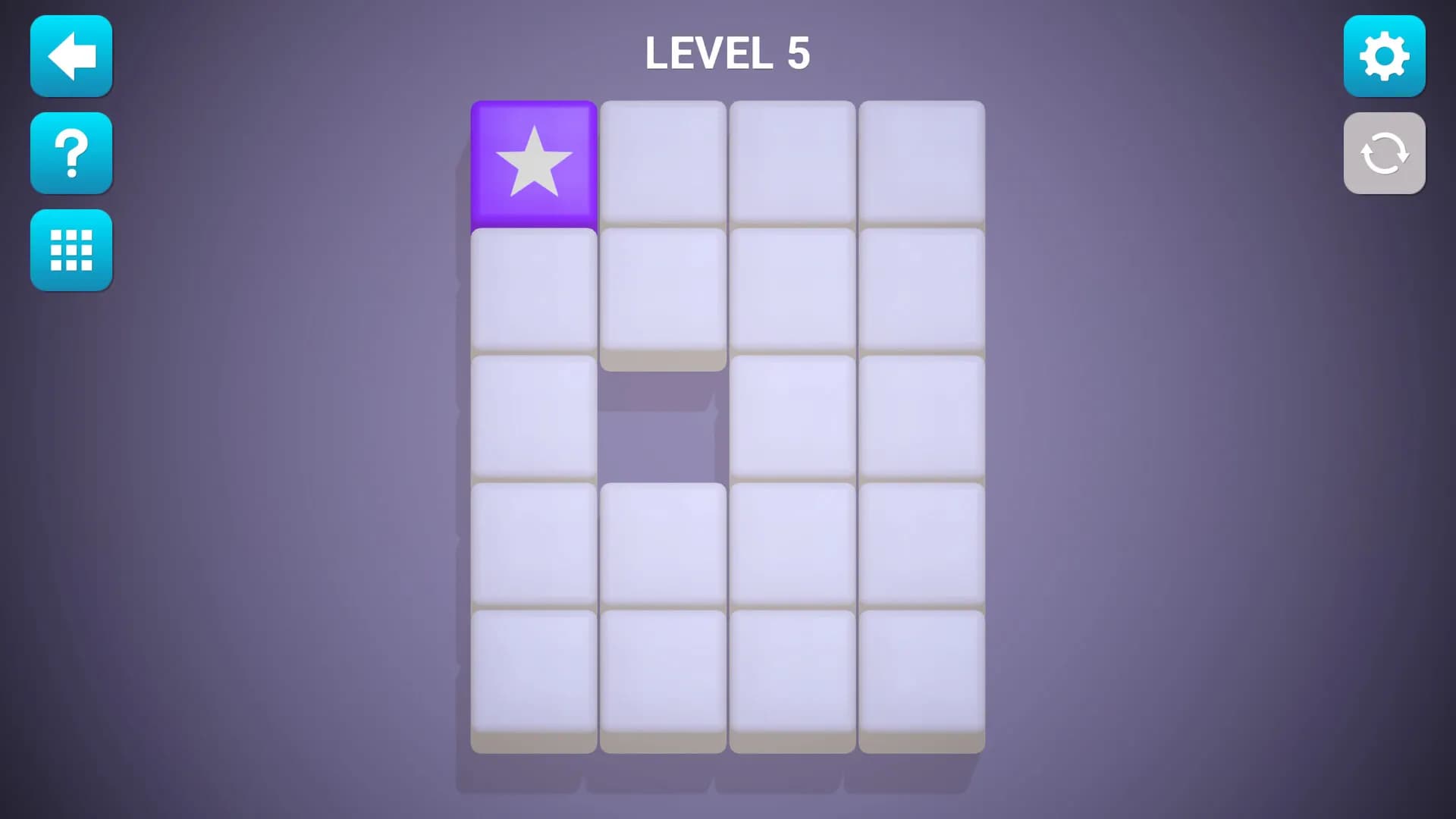Click the LEVEL 5 title text

(726, 53)
